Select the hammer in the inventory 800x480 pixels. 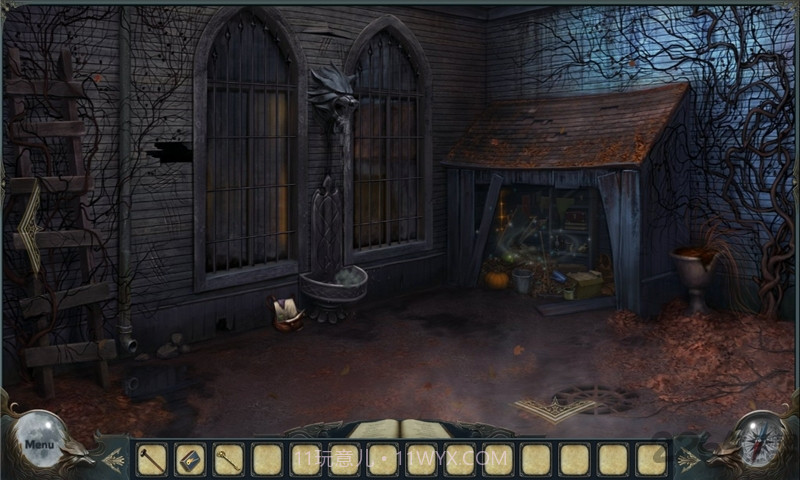pyautogui.click(x=151, y=459)
